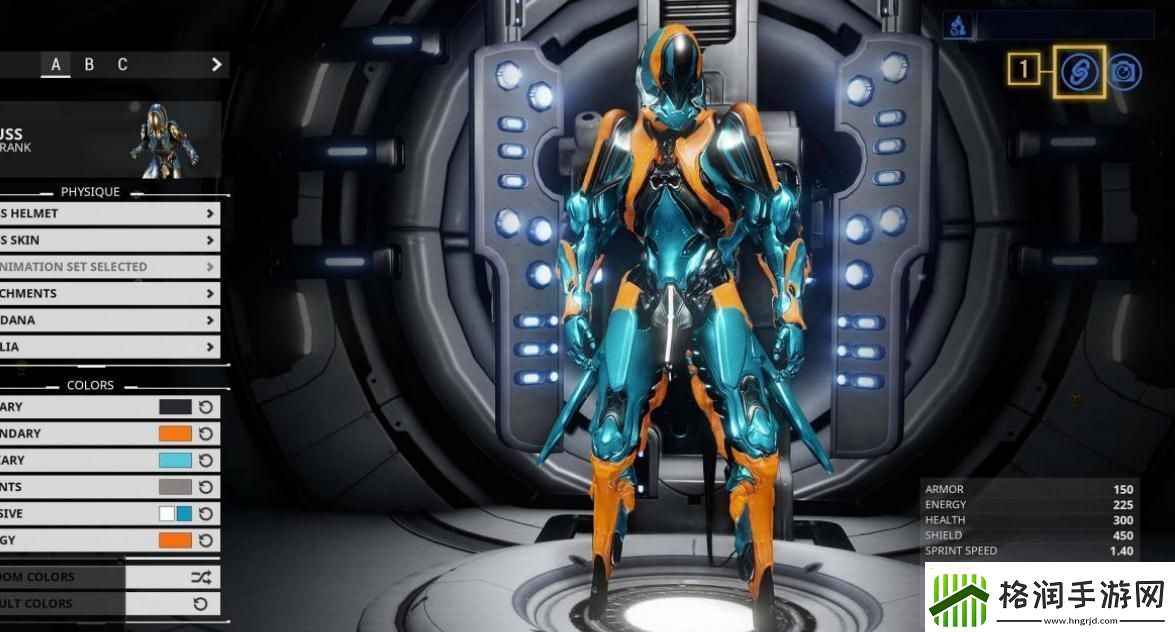This screenshot has width=1175, height=632.
Task: Open the camera capture icon
Action: point(1125,71)
